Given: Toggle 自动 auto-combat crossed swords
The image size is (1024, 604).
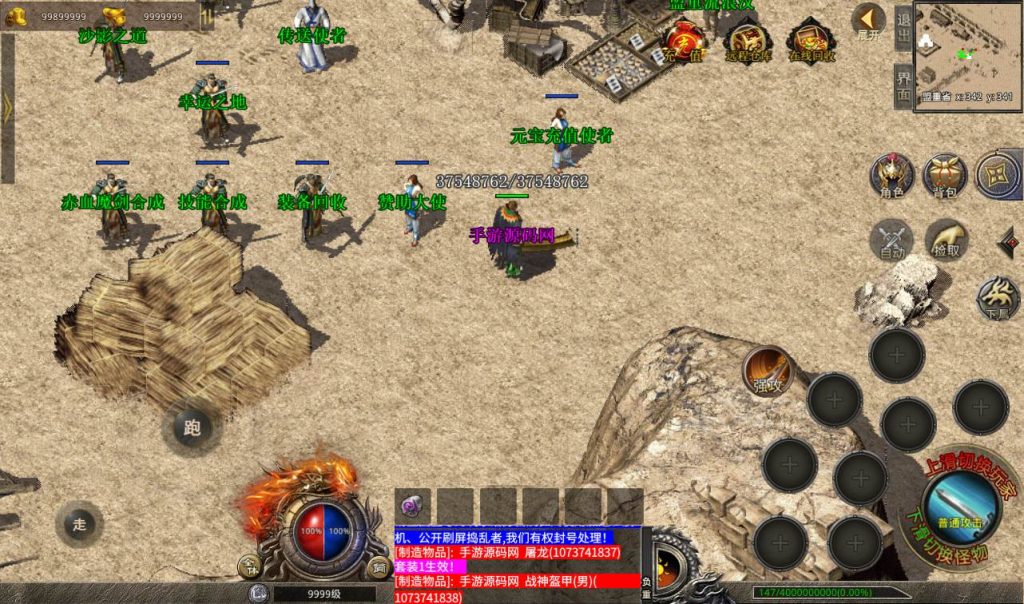Looking at the screenshot, I should coord(891,241).
